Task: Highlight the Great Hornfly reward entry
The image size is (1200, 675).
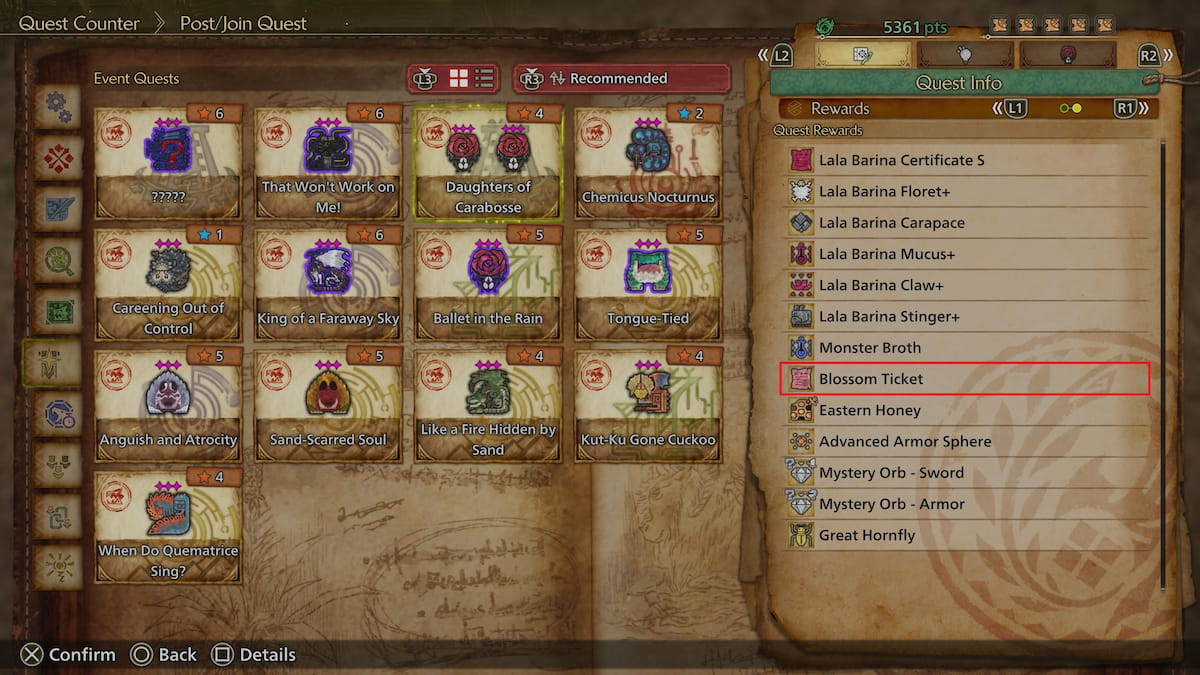Action: (965, 535)
